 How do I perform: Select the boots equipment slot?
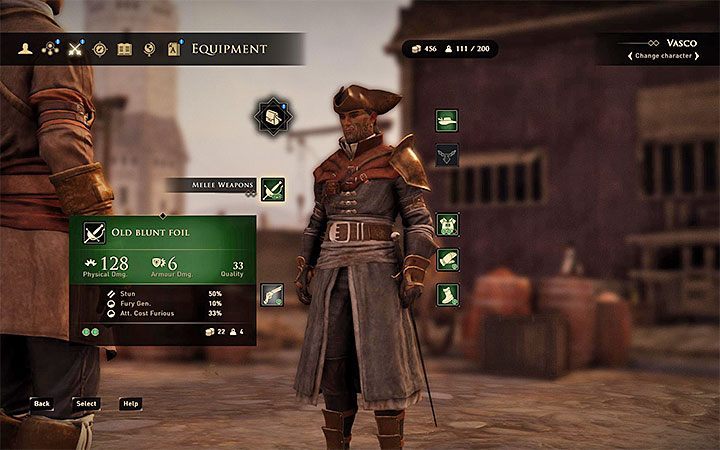pos(447,294)
